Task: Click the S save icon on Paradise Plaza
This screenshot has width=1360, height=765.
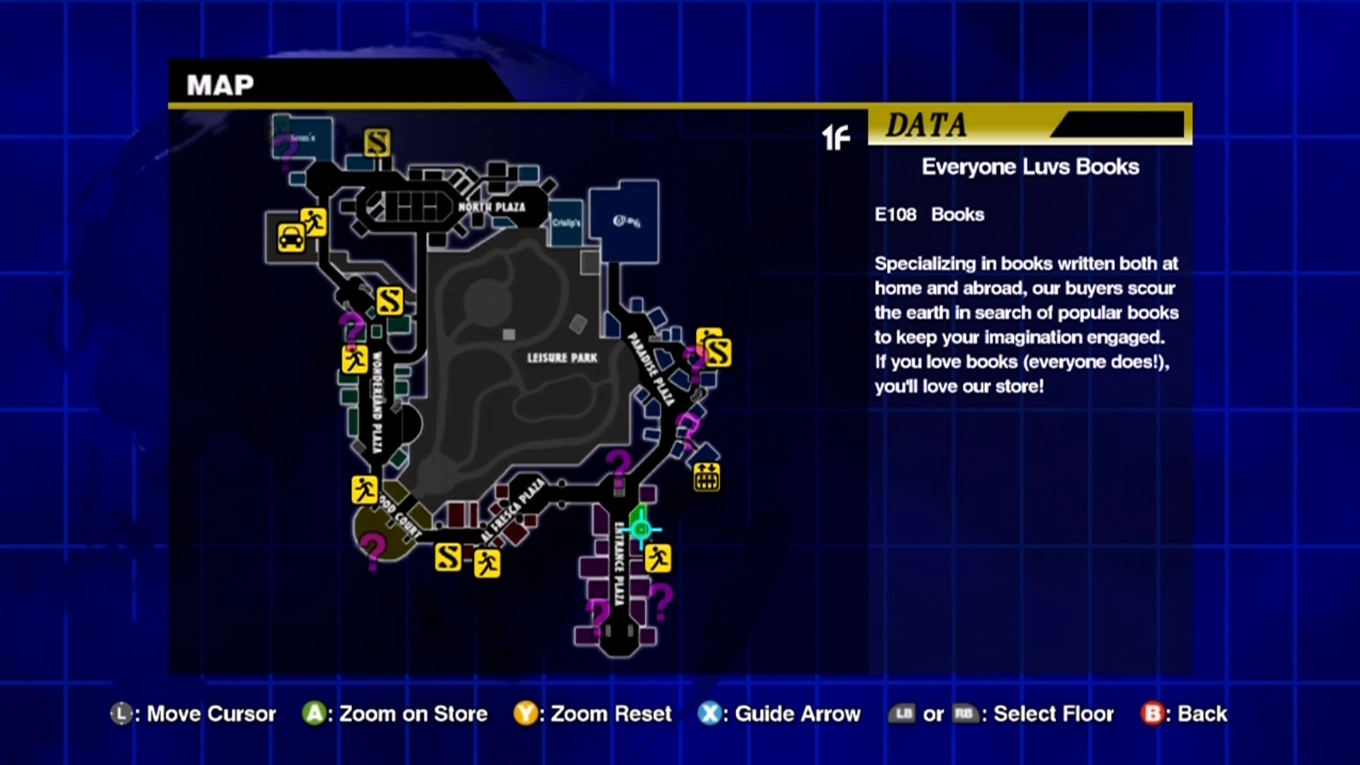Action: (x=716, y=352)
